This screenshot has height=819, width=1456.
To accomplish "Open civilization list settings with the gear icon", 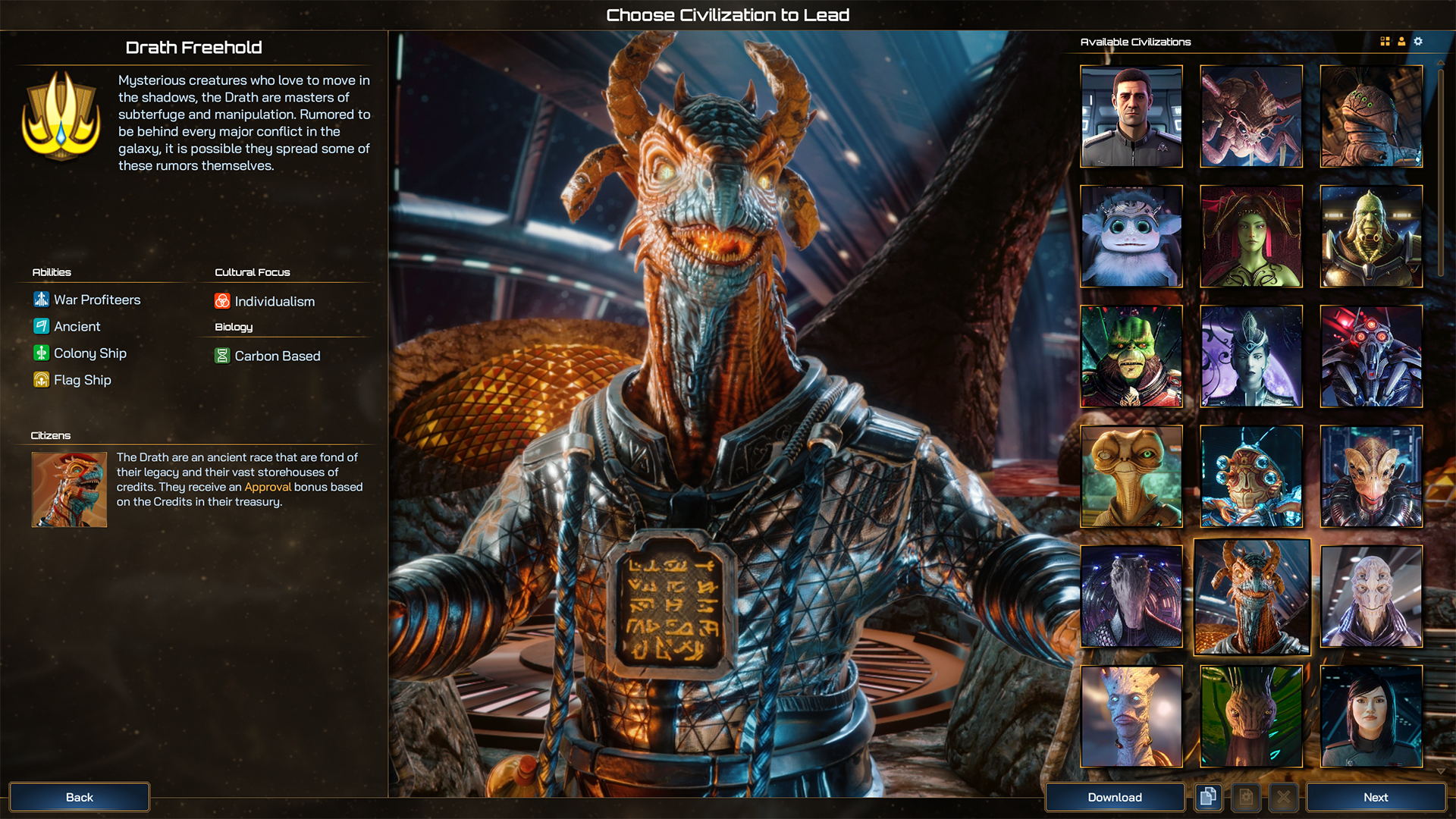I will tap(1418, 42).
